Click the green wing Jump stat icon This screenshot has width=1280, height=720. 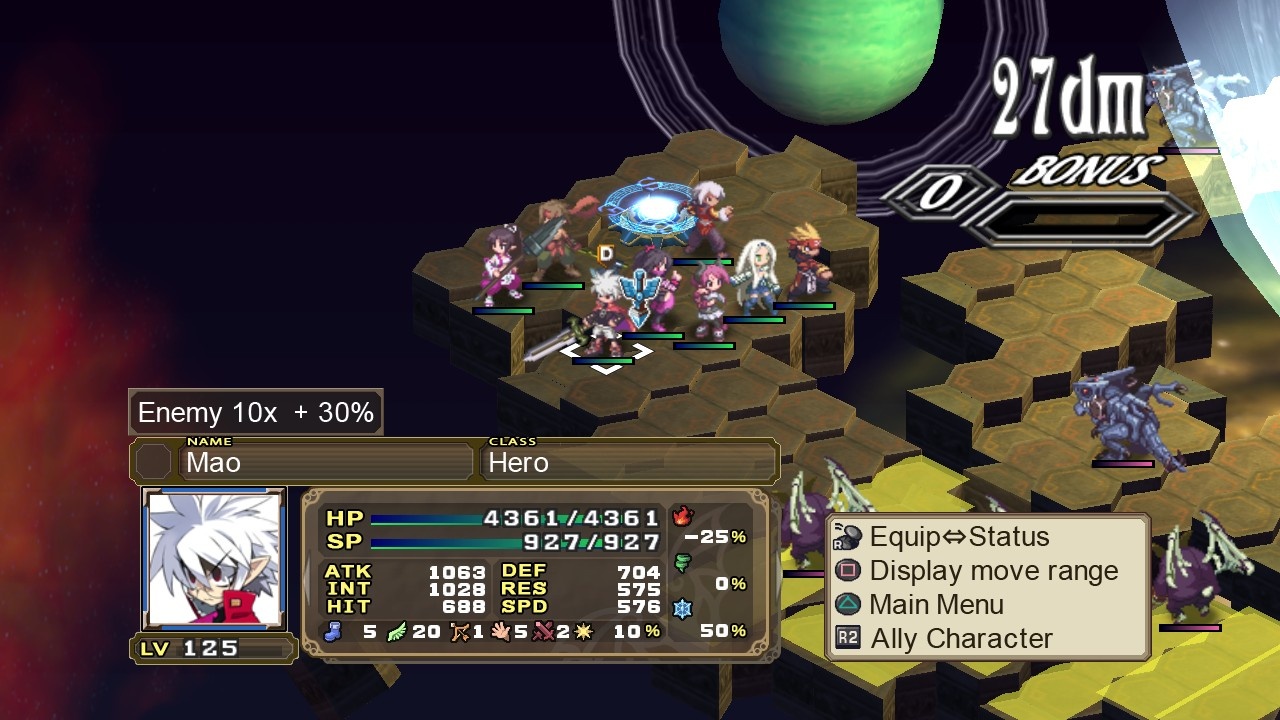(x=394, y=631)
